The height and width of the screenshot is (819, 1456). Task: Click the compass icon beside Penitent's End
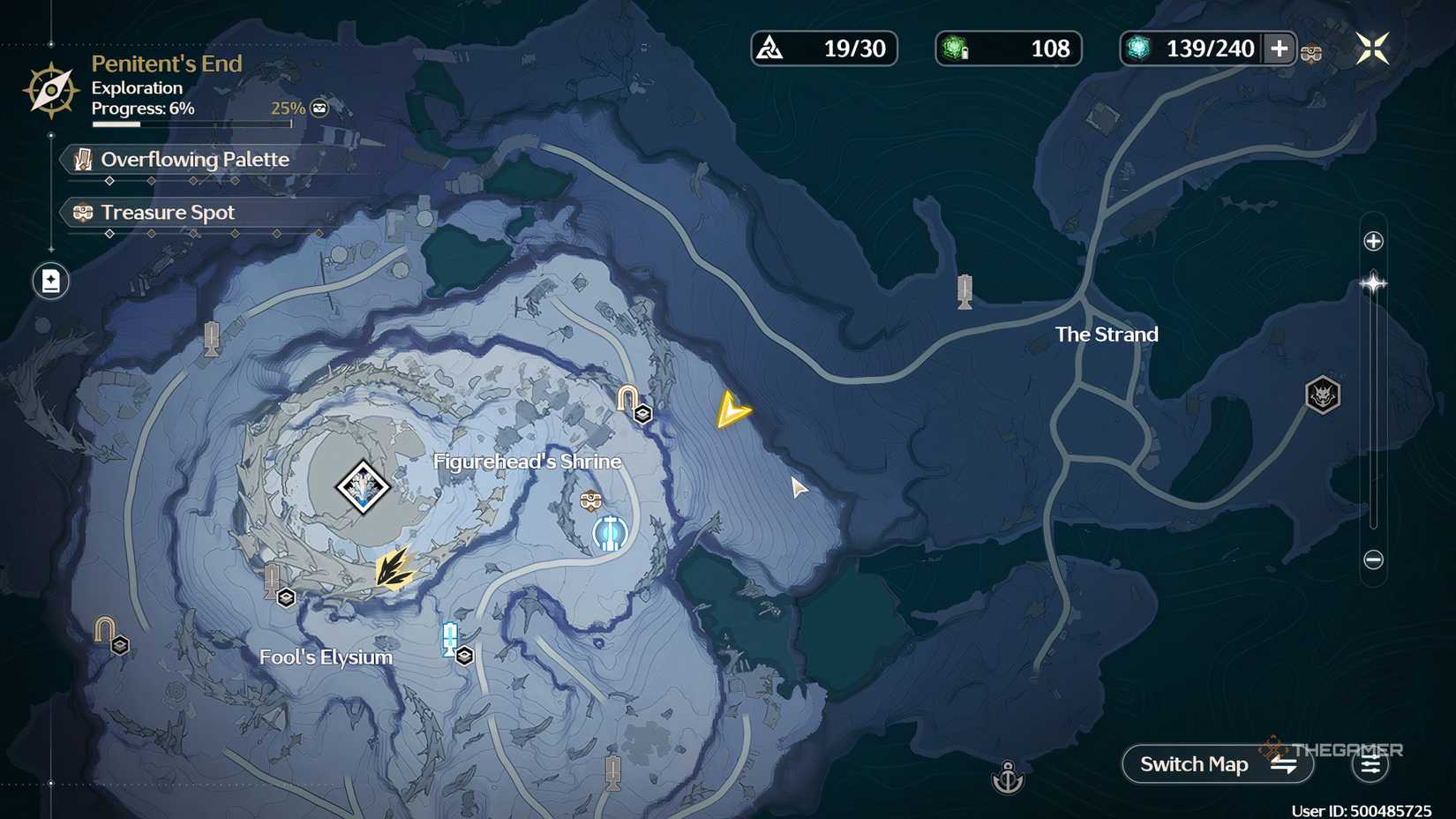pos(51,88)
